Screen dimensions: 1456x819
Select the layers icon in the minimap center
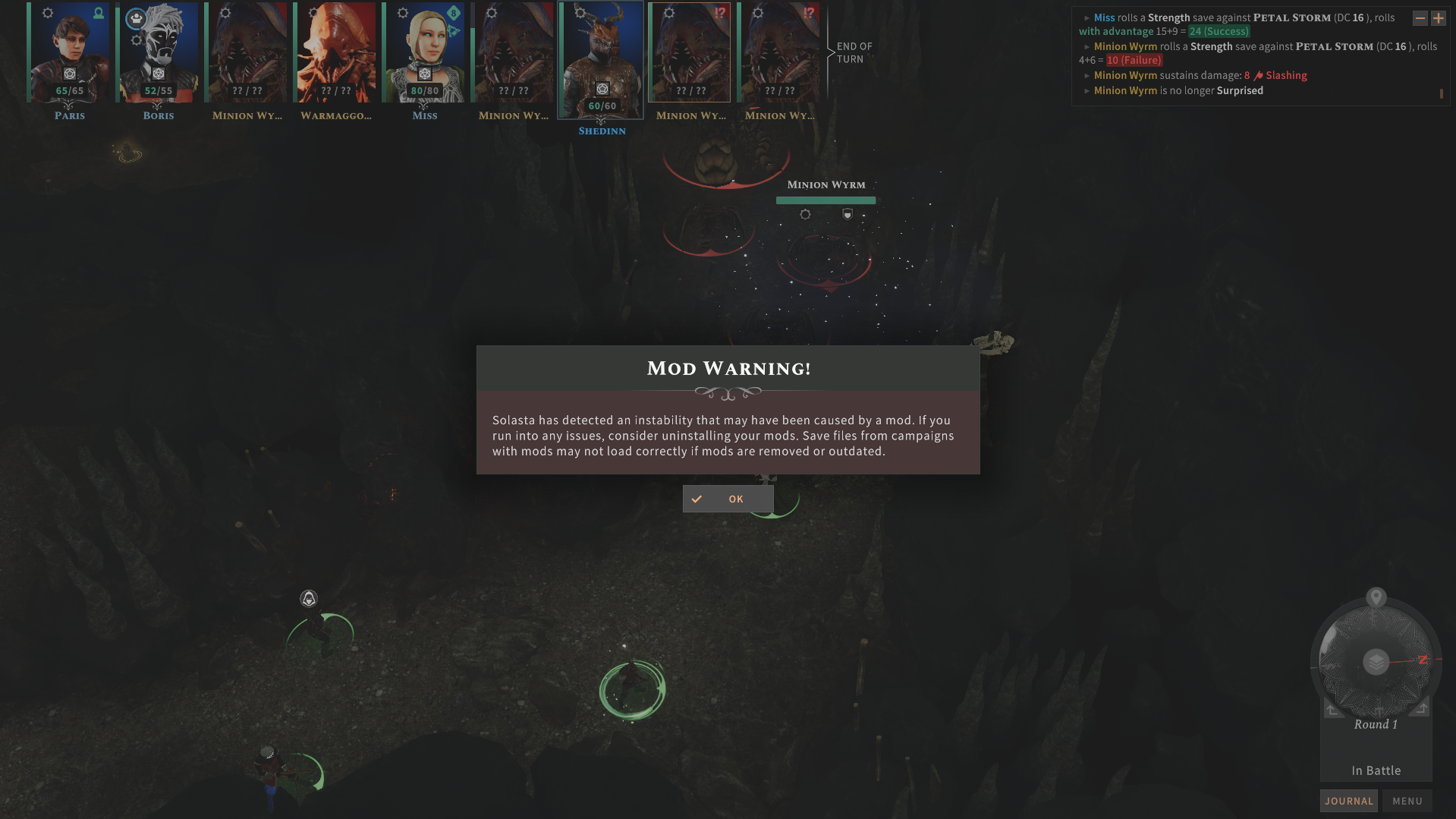(1375, 661)
